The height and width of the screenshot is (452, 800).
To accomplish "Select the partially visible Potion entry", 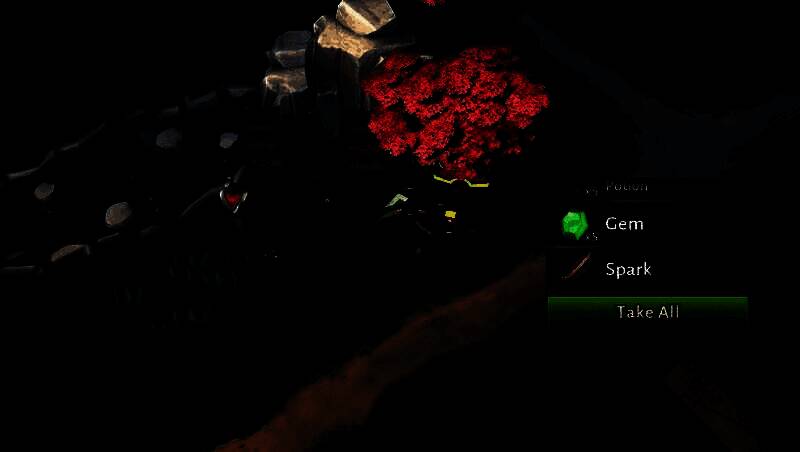I will tap(626, 187).
